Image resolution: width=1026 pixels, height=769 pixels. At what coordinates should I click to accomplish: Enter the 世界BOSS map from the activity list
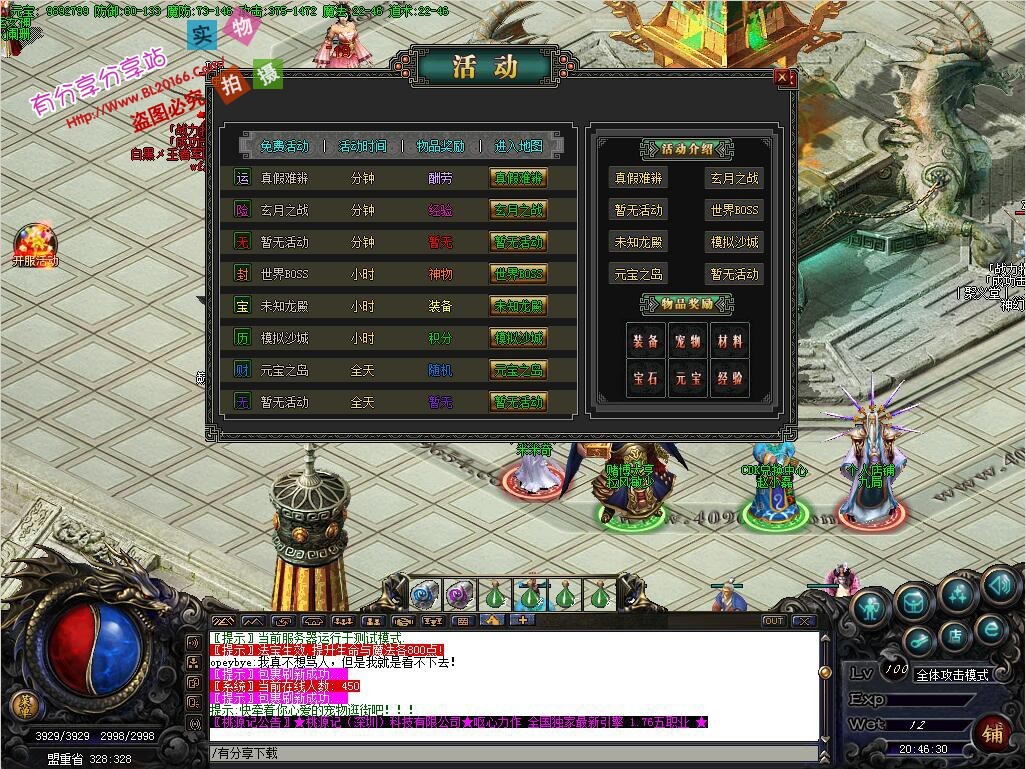(518, 274)
